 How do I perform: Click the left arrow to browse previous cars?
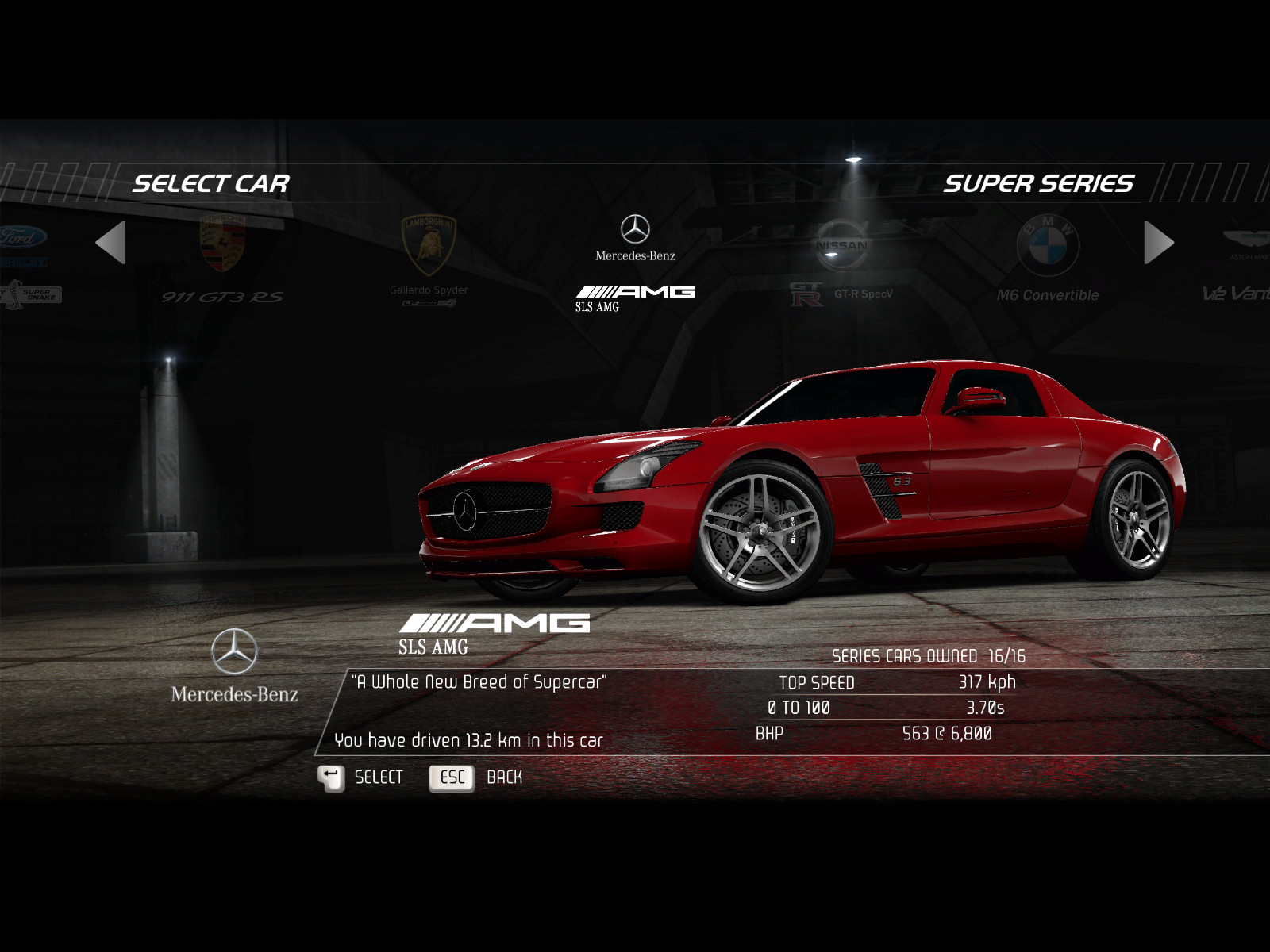(111, 243)
